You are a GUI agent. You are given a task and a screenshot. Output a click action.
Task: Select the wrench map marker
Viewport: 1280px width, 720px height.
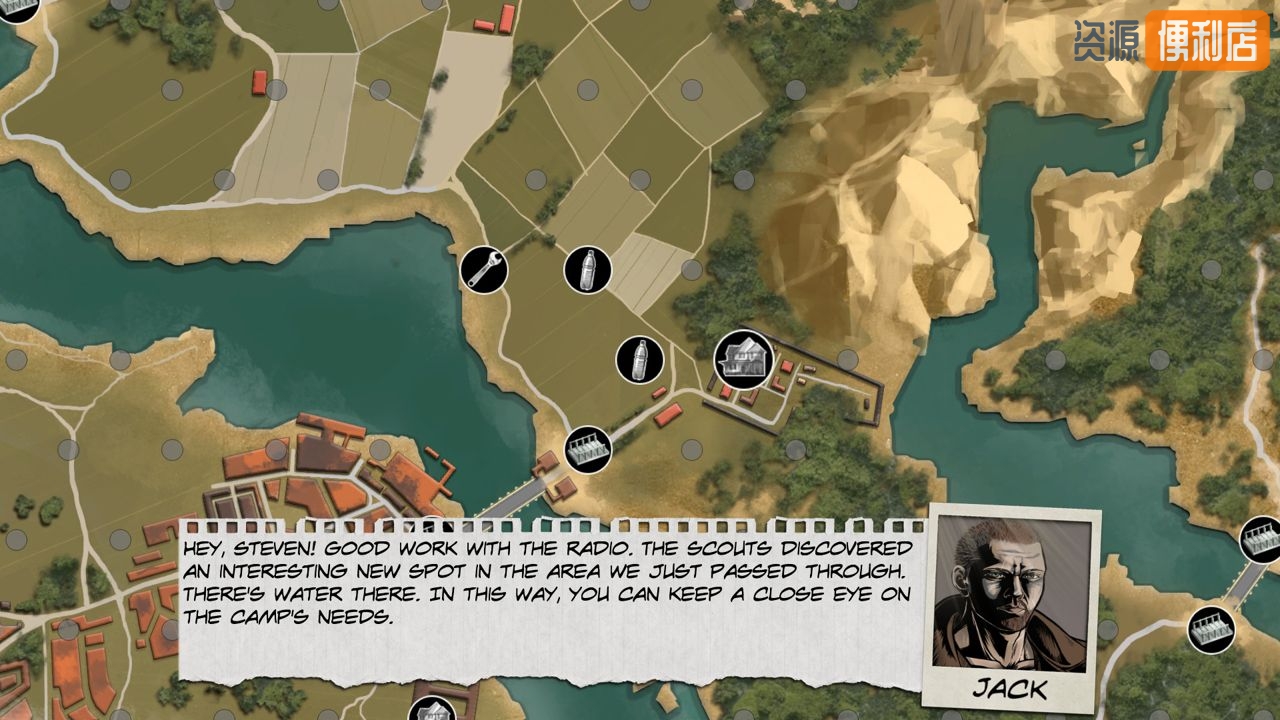(x=484, y=270)
